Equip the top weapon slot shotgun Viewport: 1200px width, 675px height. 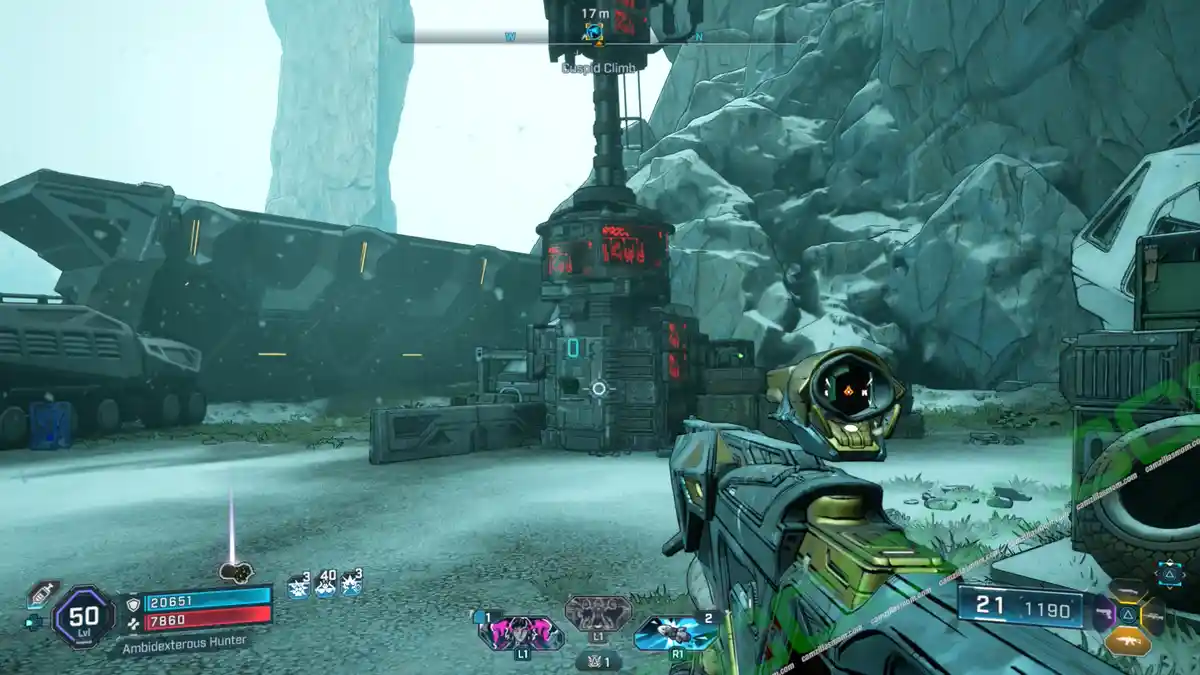1128,591
